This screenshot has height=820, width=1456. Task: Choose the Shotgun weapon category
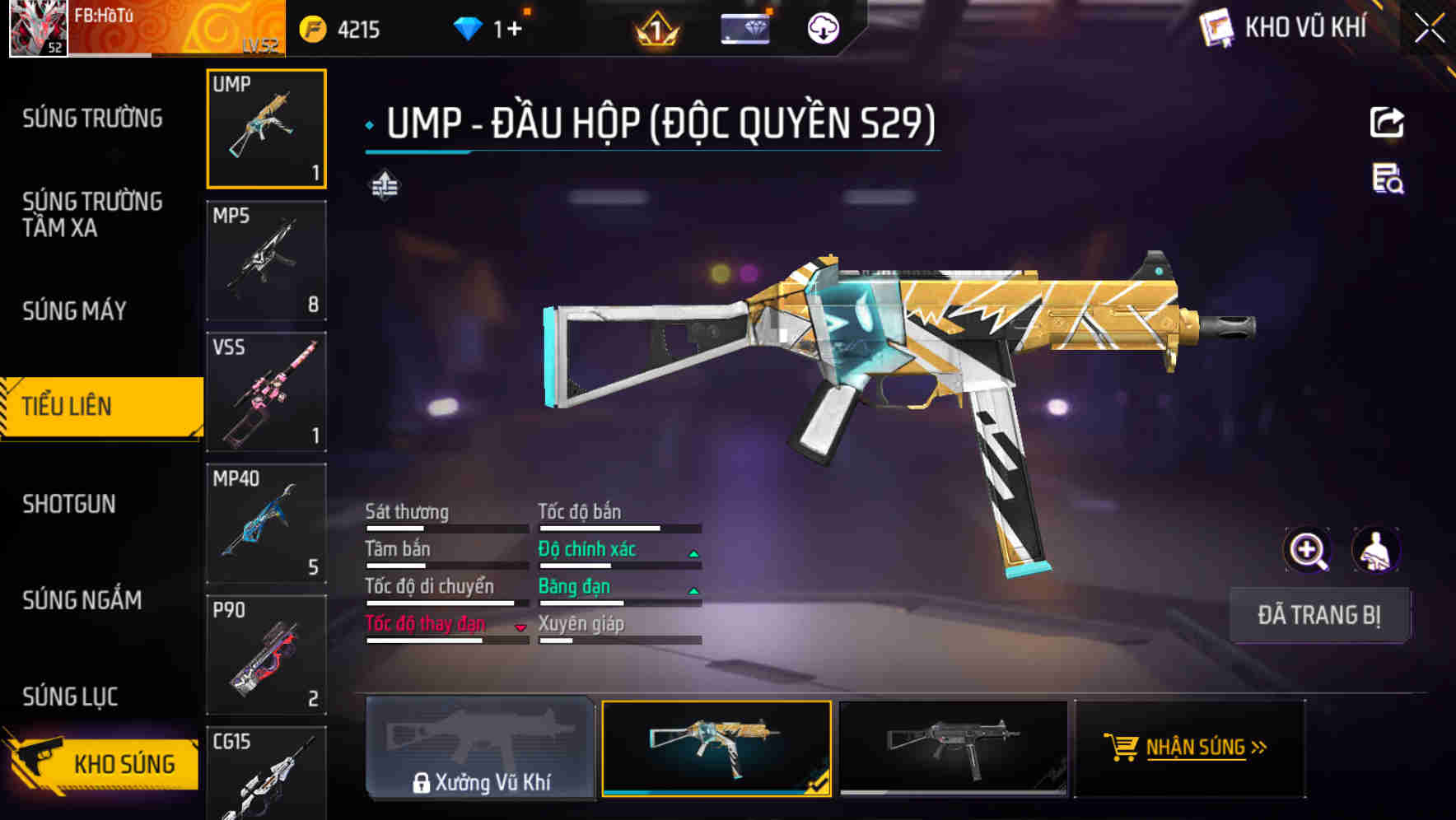(69, 504)
